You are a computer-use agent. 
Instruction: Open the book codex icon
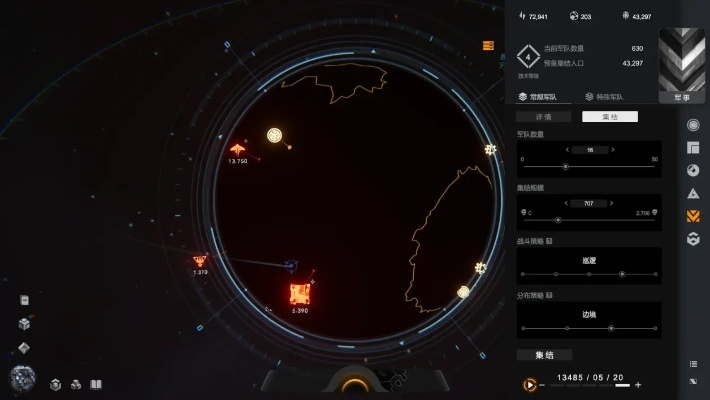96,384
